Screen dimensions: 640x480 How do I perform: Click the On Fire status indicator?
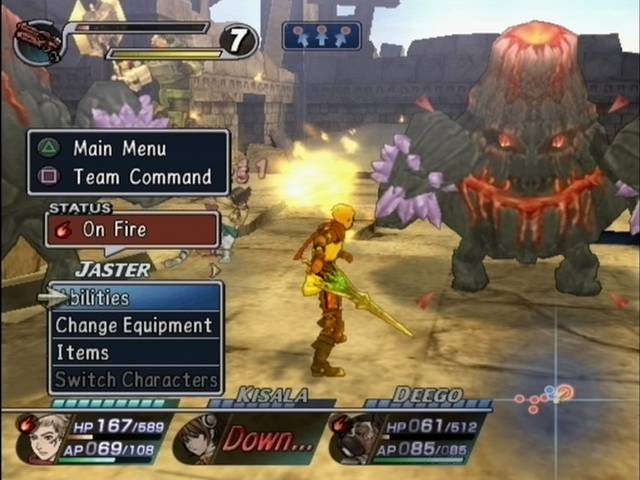[132, 229]
